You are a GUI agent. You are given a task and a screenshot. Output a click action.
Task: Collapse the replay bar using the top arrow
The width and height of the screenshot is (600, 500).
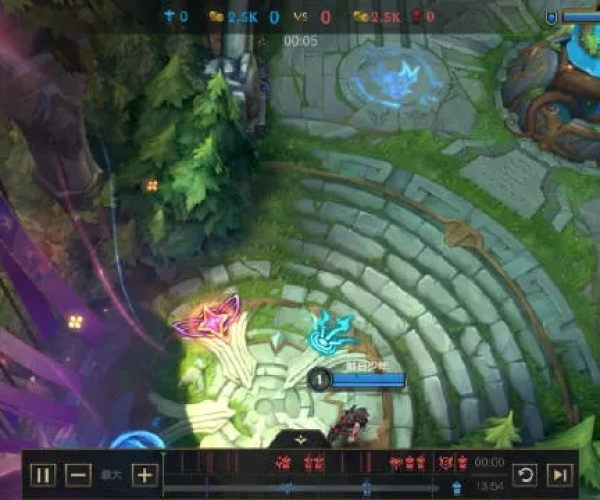click(x=300, y=439)
